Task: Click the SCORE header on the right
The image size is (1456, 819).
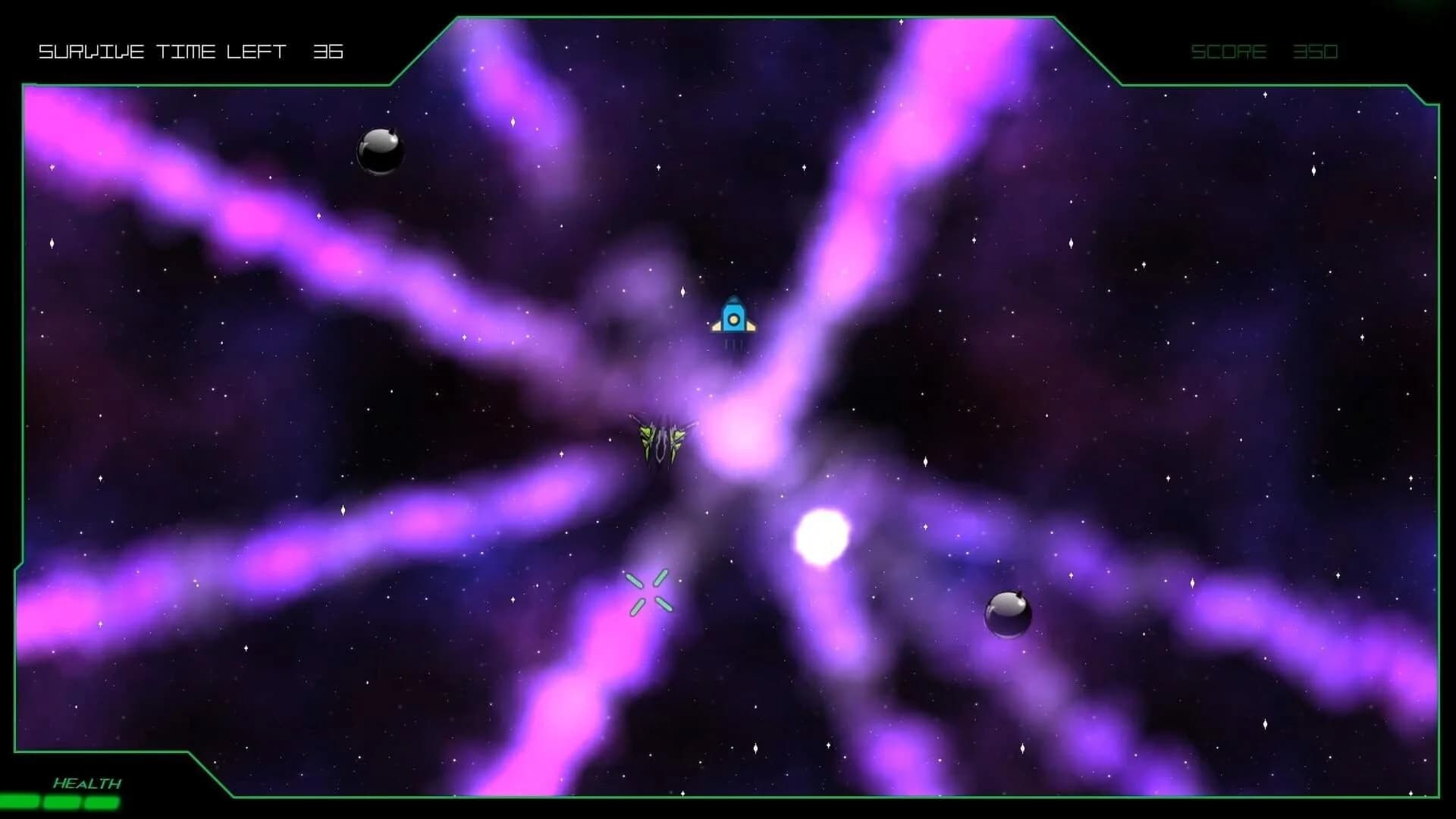Action: 1228,52
